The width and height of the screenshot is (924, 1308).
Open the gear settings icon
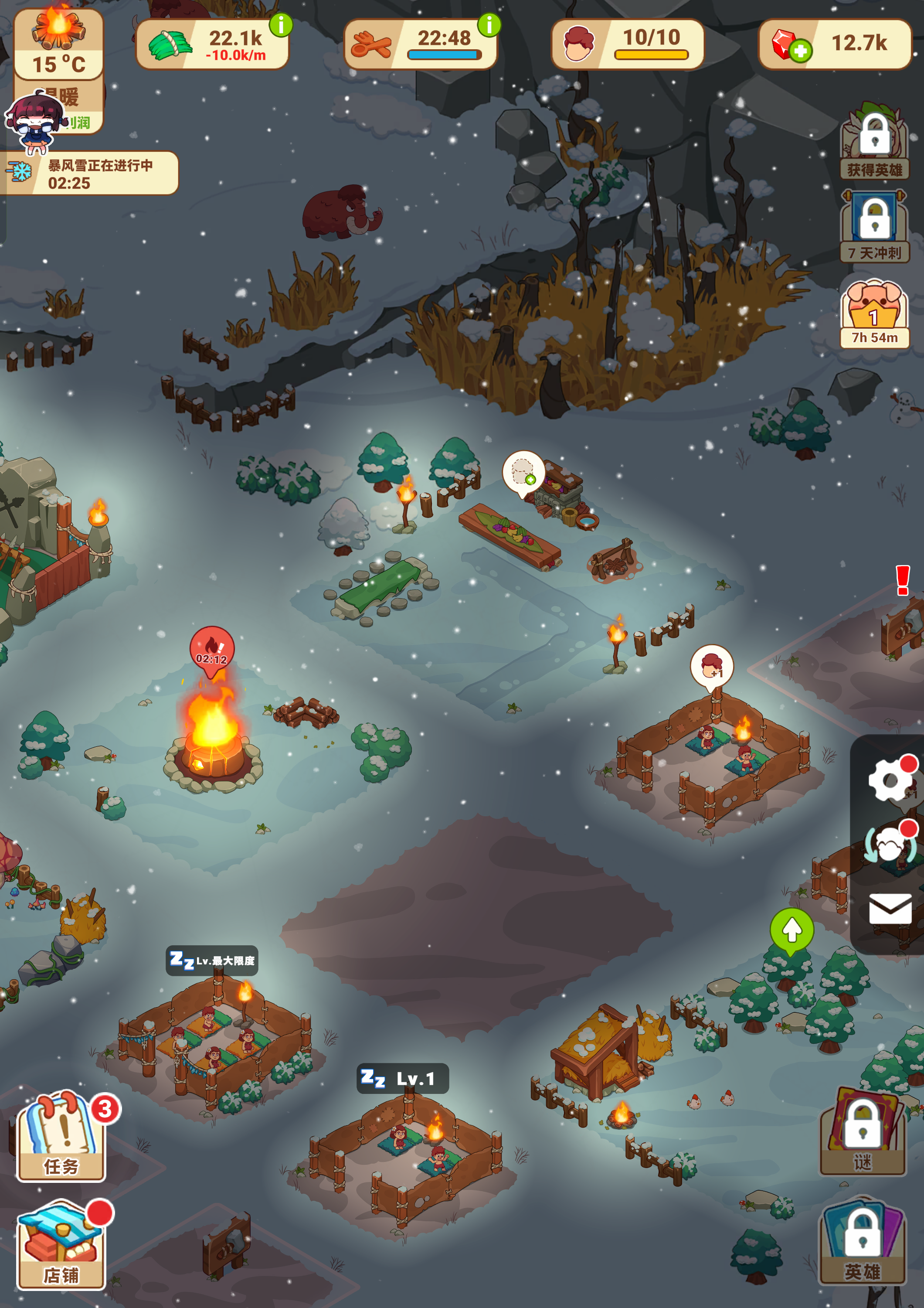tap(889, 779)
